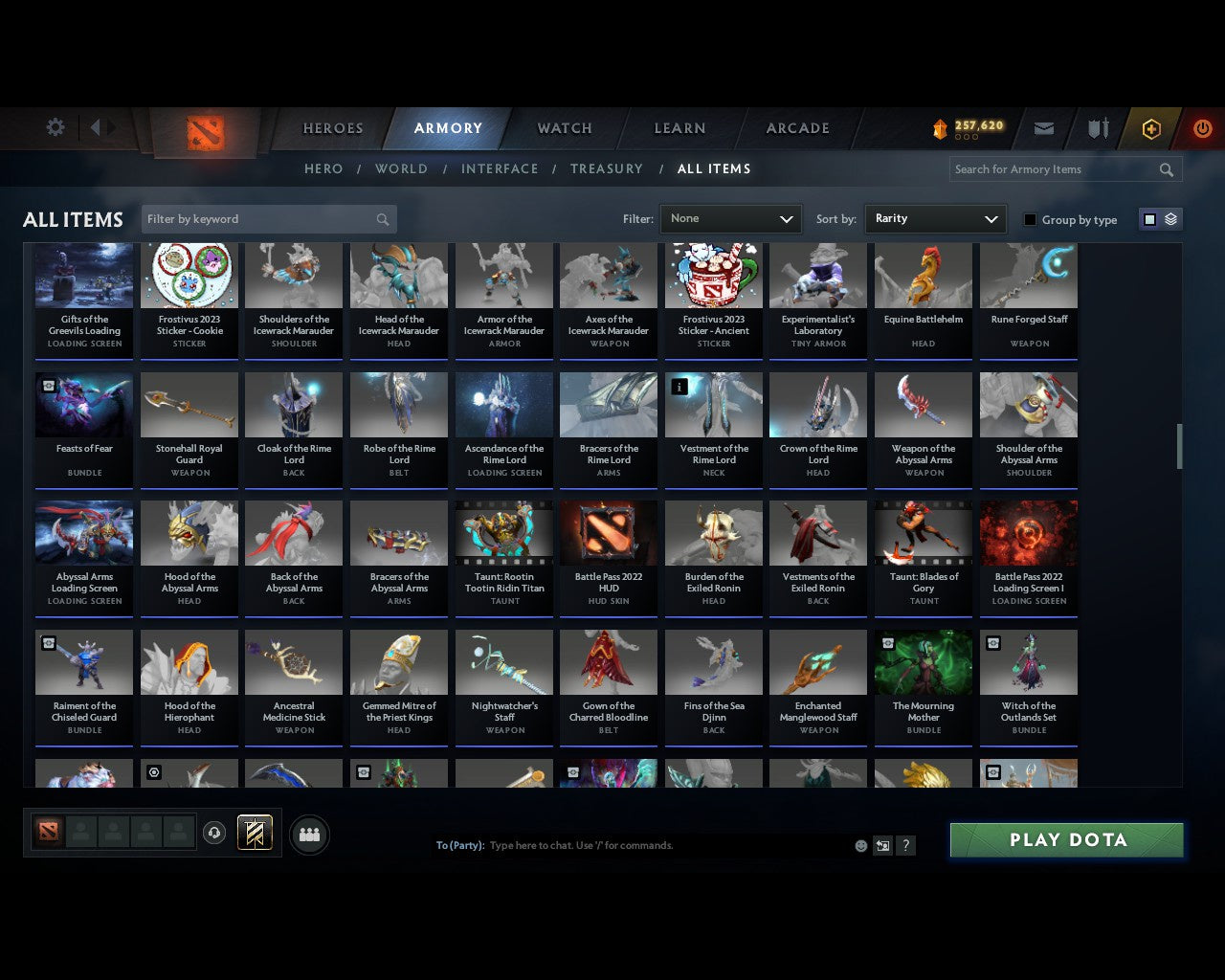
Task: Open the settings gear
Action: (x=55, y=126)
